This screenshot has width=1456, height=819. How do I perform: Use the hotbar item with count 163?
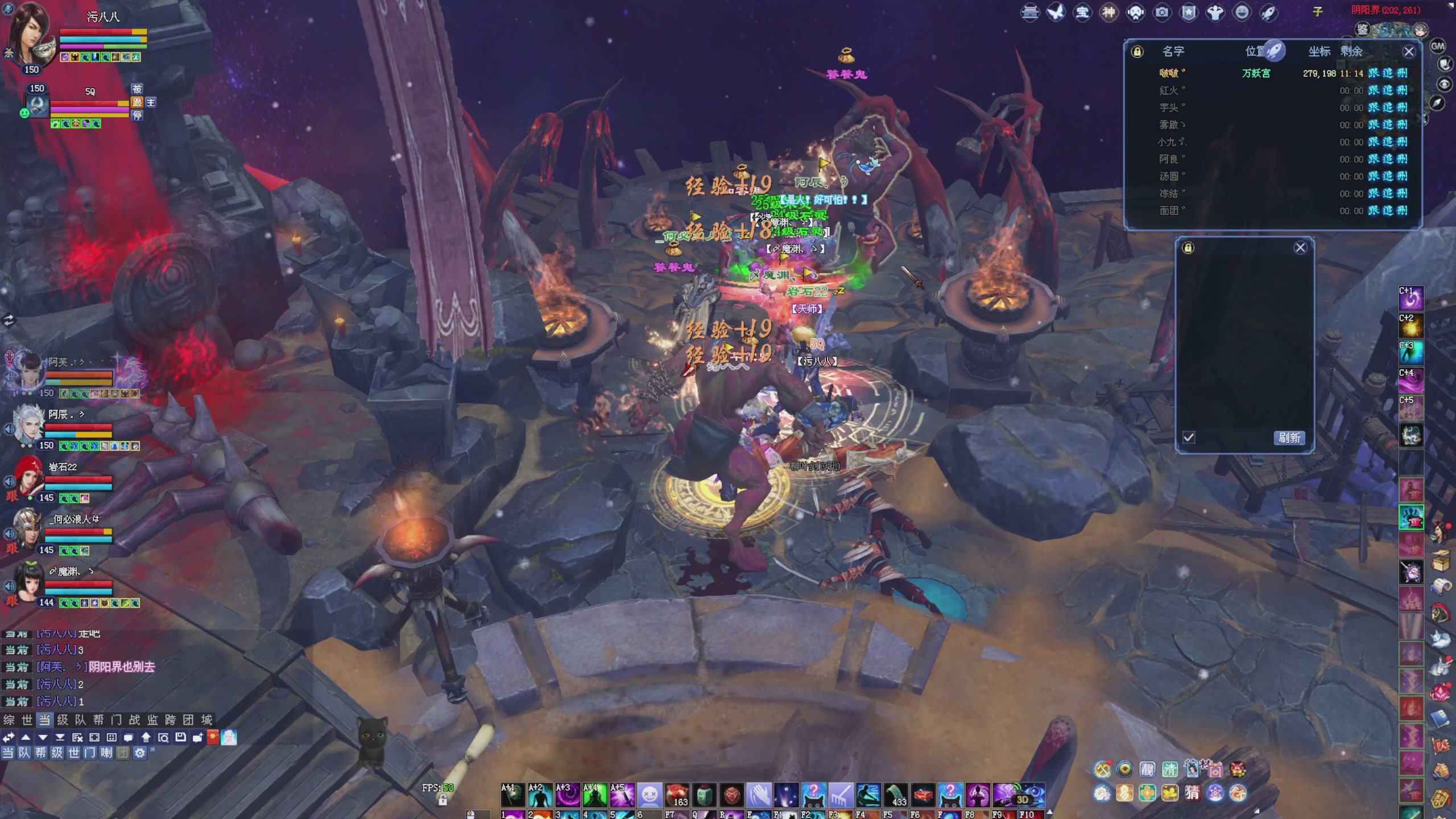(677, 795)
